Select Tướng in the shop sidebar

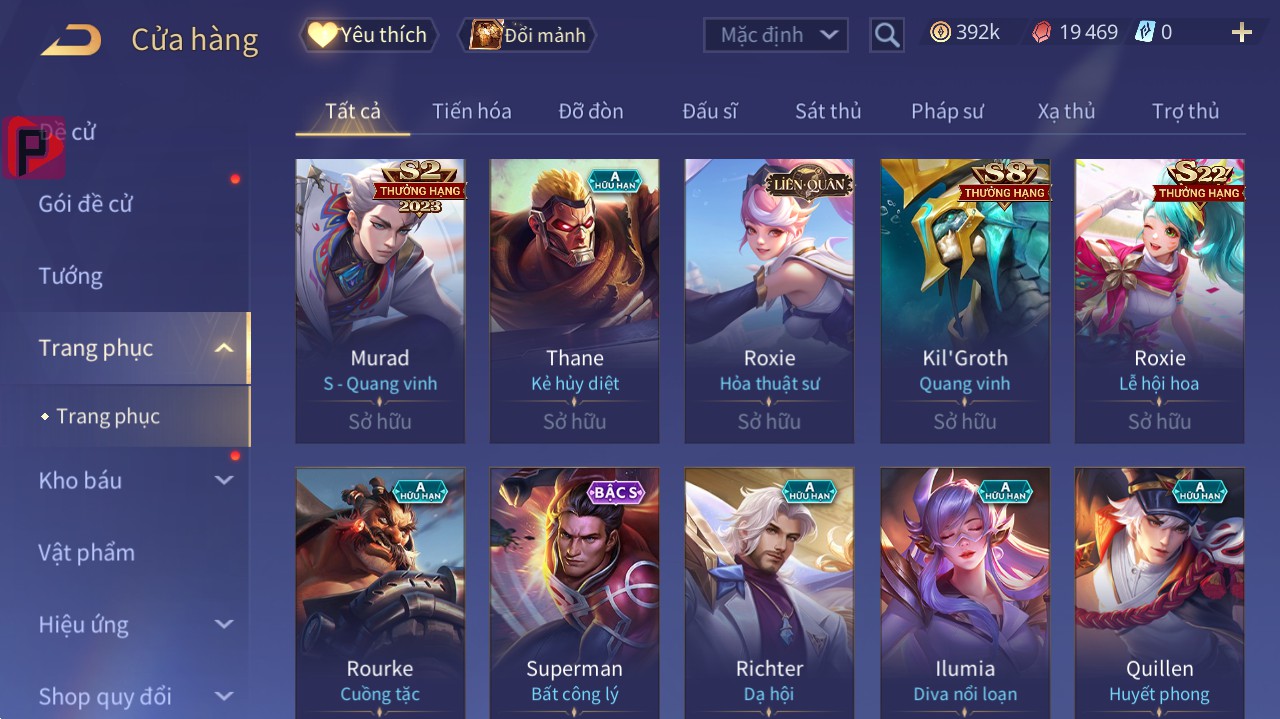coord(71,276)
